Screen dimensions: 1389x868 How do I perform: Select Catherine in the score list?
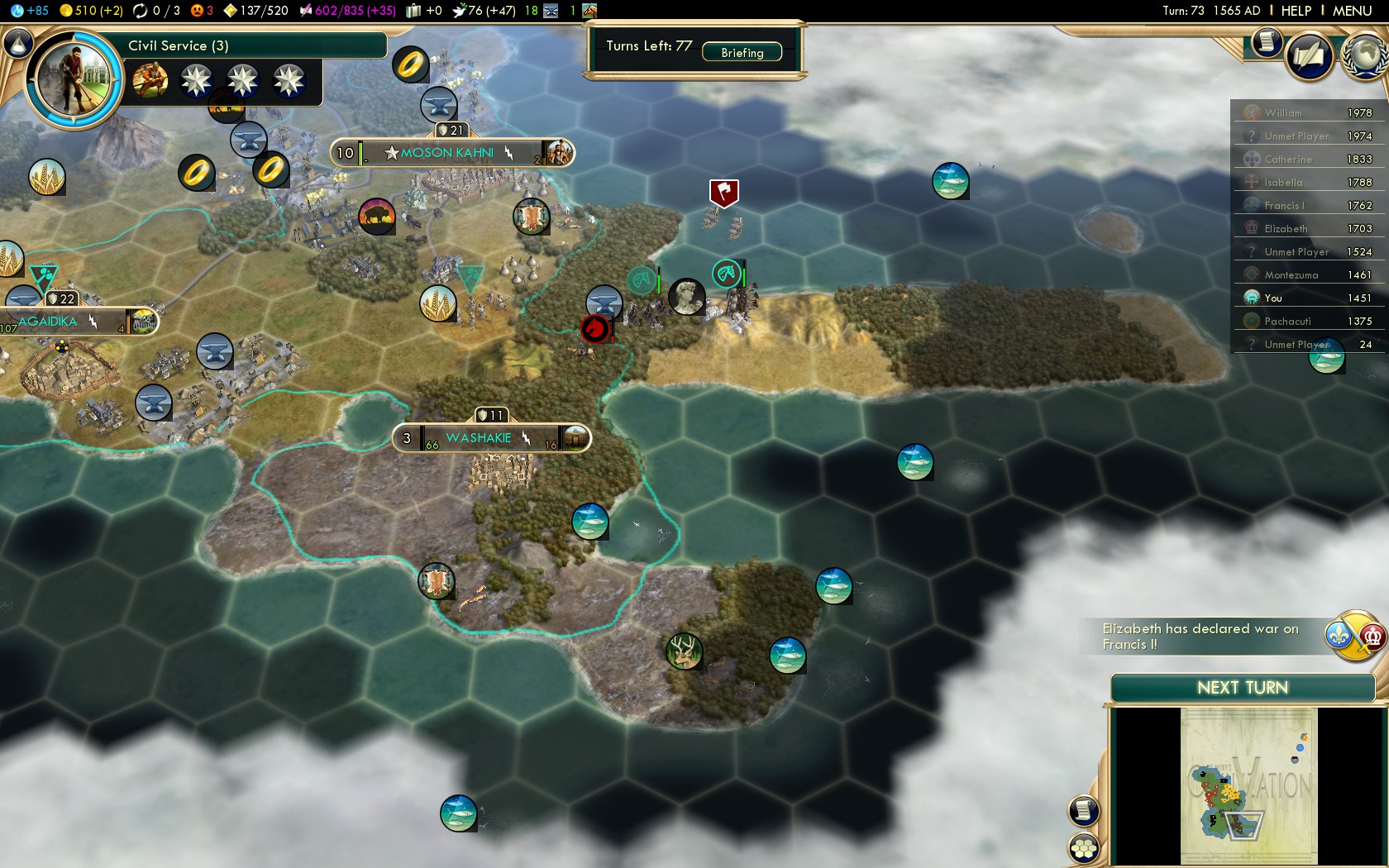1287,160
